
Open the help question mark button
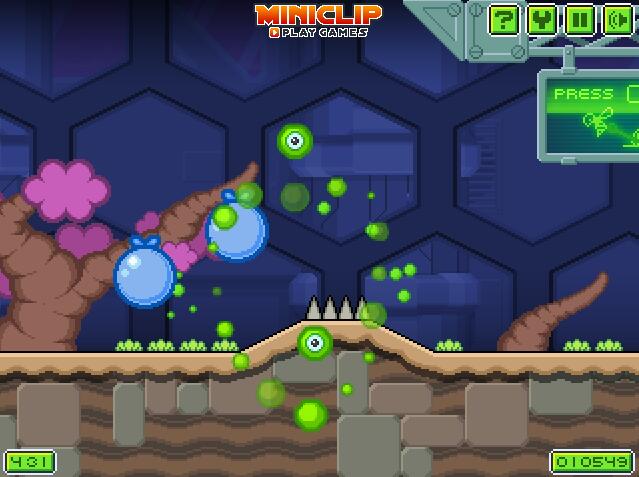(x=505, y=20)
